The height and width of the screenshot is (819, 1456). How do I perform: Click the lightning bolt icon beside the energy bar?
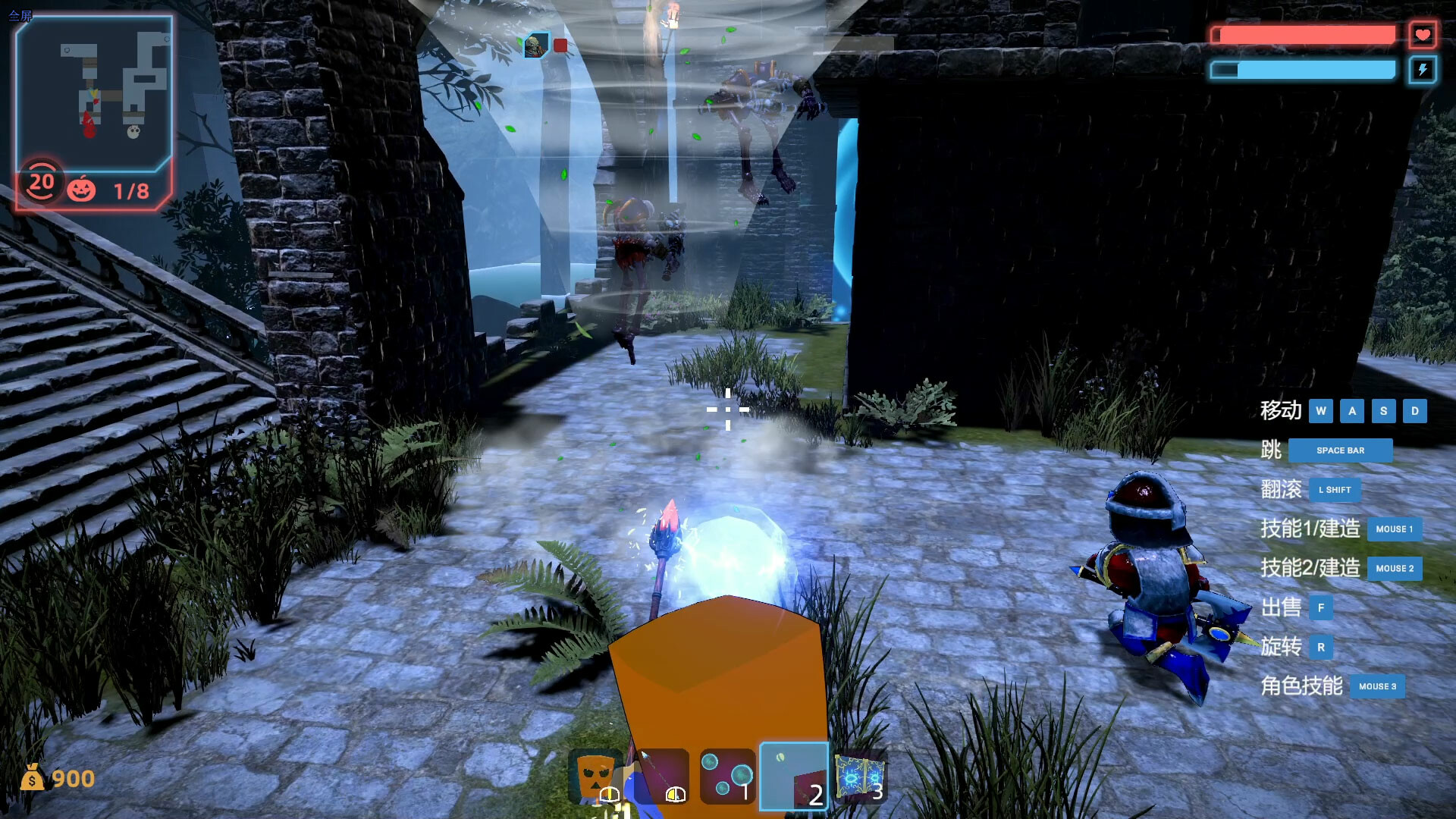point(1423,70)
